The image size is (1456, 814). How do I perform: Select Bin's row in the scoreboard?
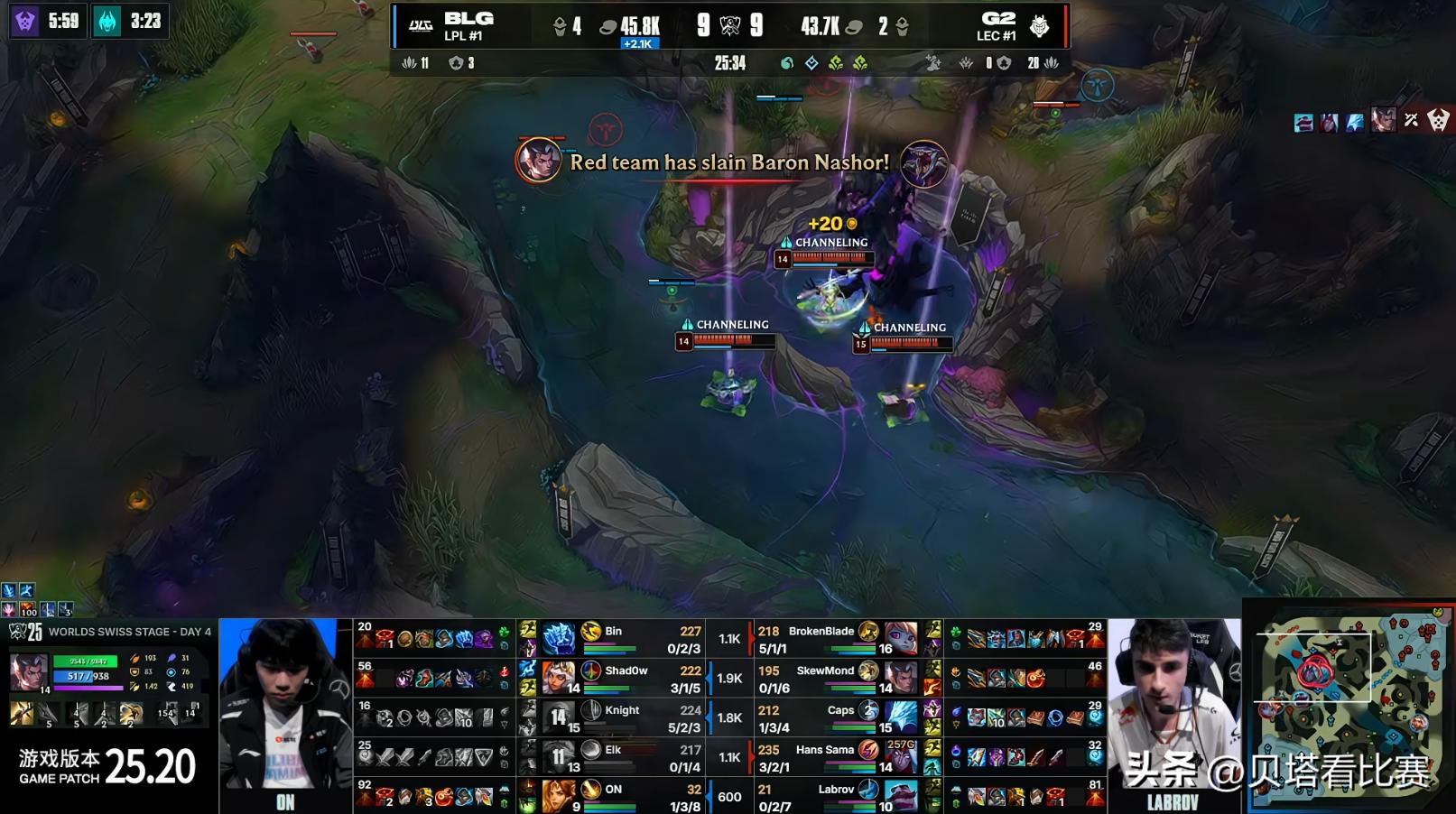(x=623, y=638)
